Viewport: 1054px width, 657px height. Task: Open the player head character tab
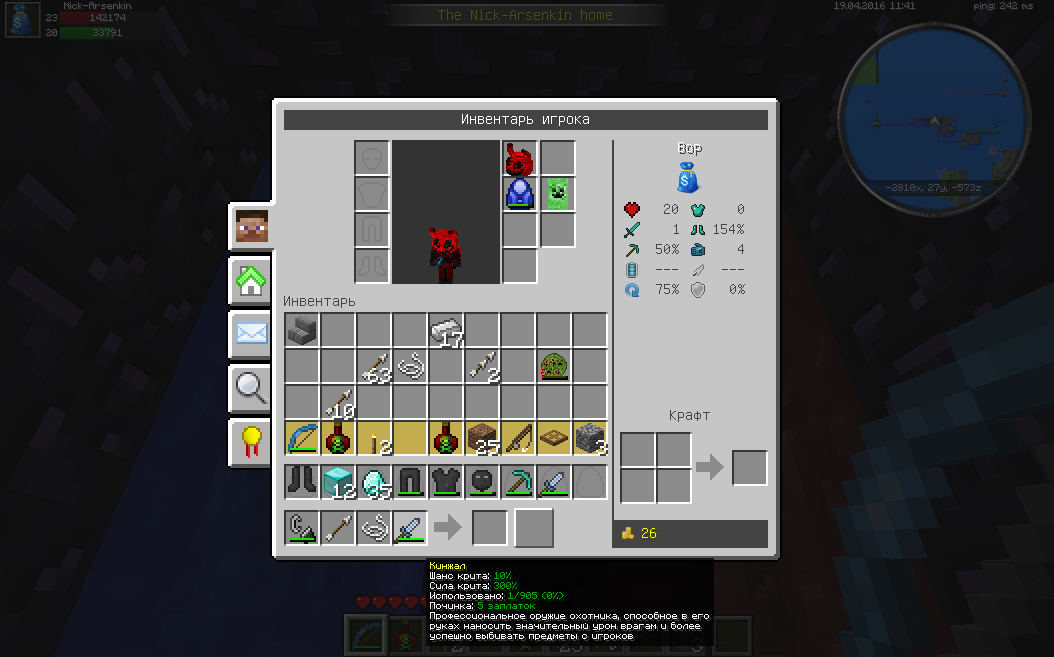point(252,229)
